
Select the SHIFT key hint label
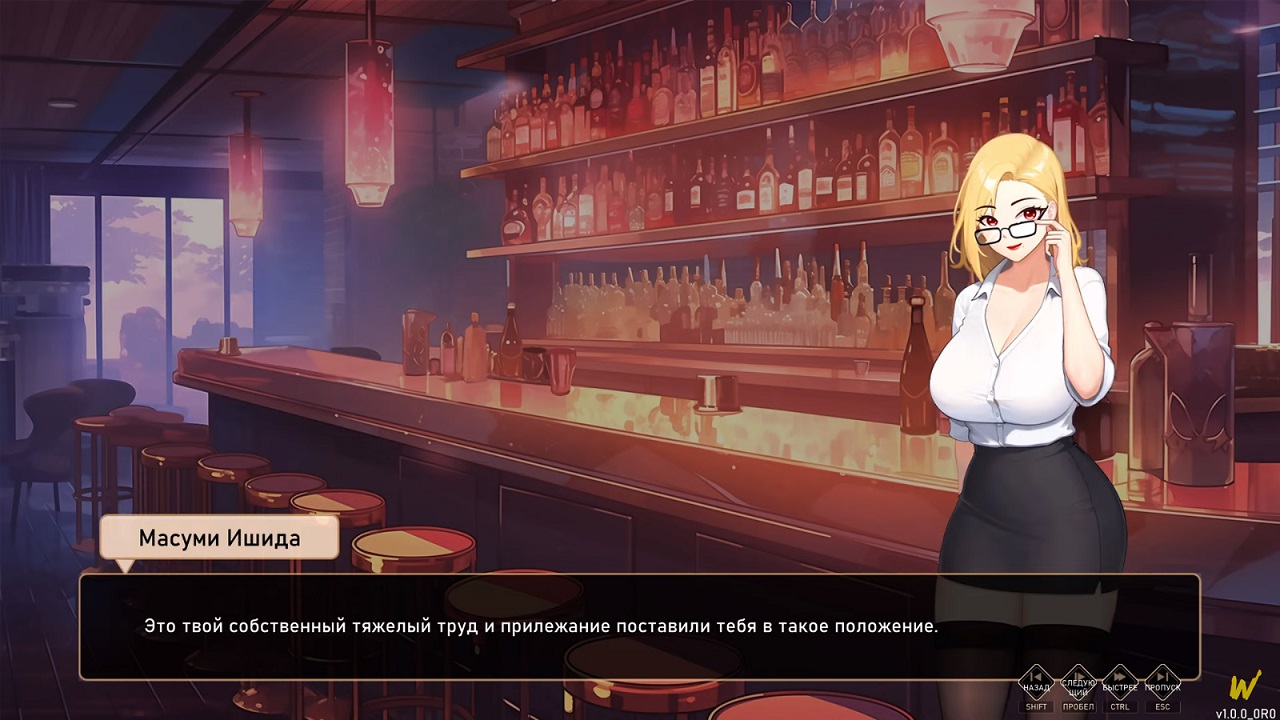[1037, 707]
